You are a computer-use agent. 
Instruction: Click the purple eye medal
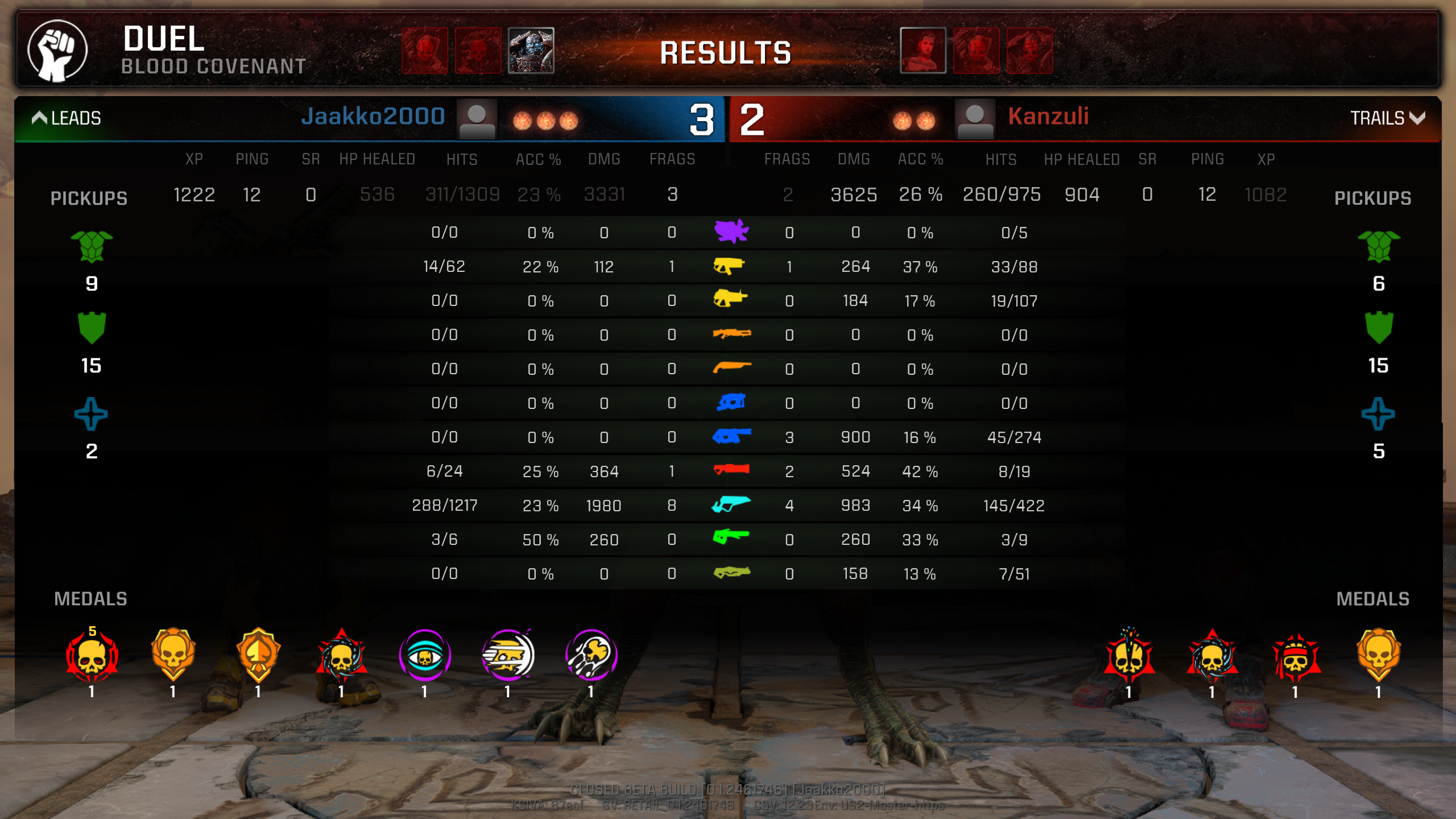(x=424, y=655)
